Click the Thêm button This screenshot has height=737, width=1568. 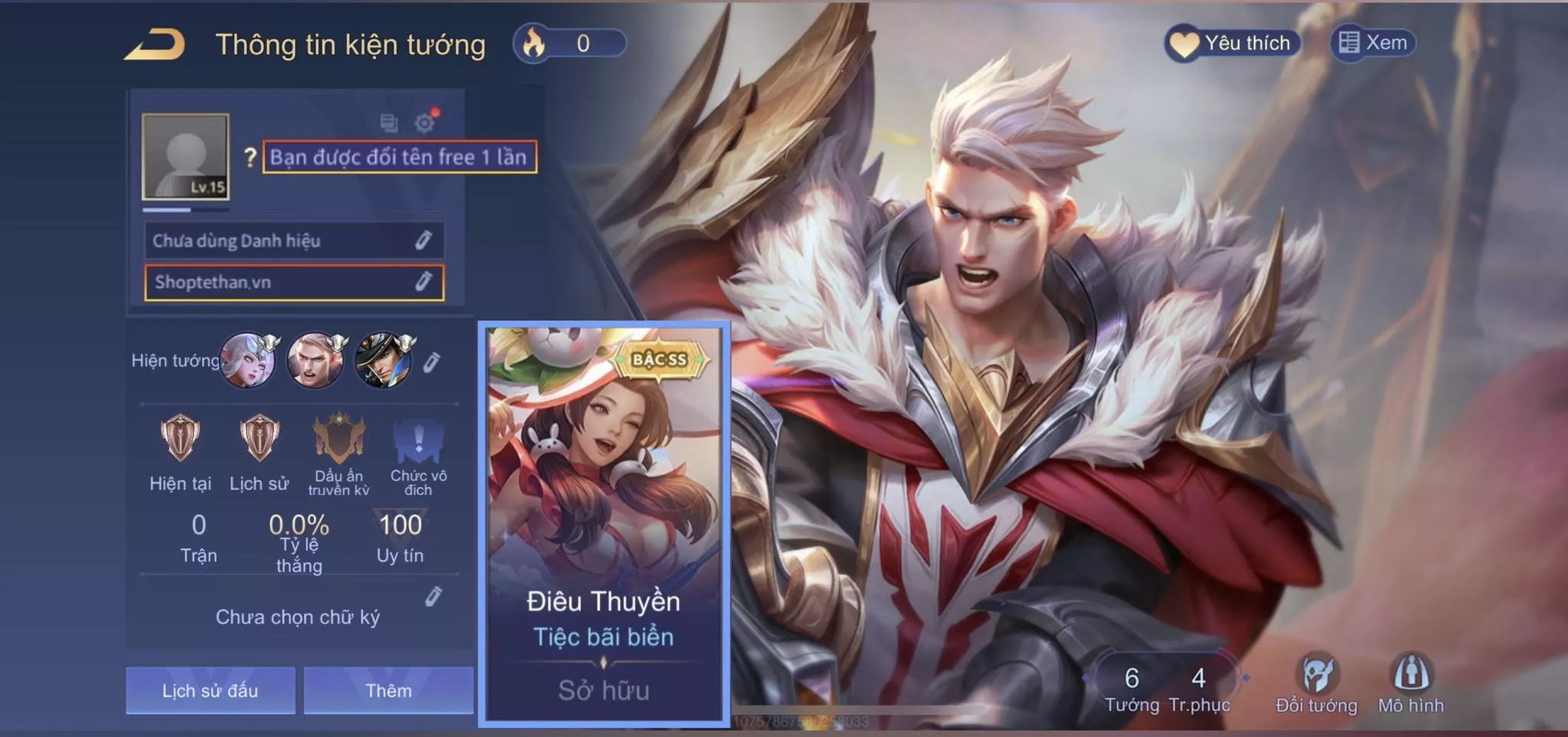tap(388, 690)
